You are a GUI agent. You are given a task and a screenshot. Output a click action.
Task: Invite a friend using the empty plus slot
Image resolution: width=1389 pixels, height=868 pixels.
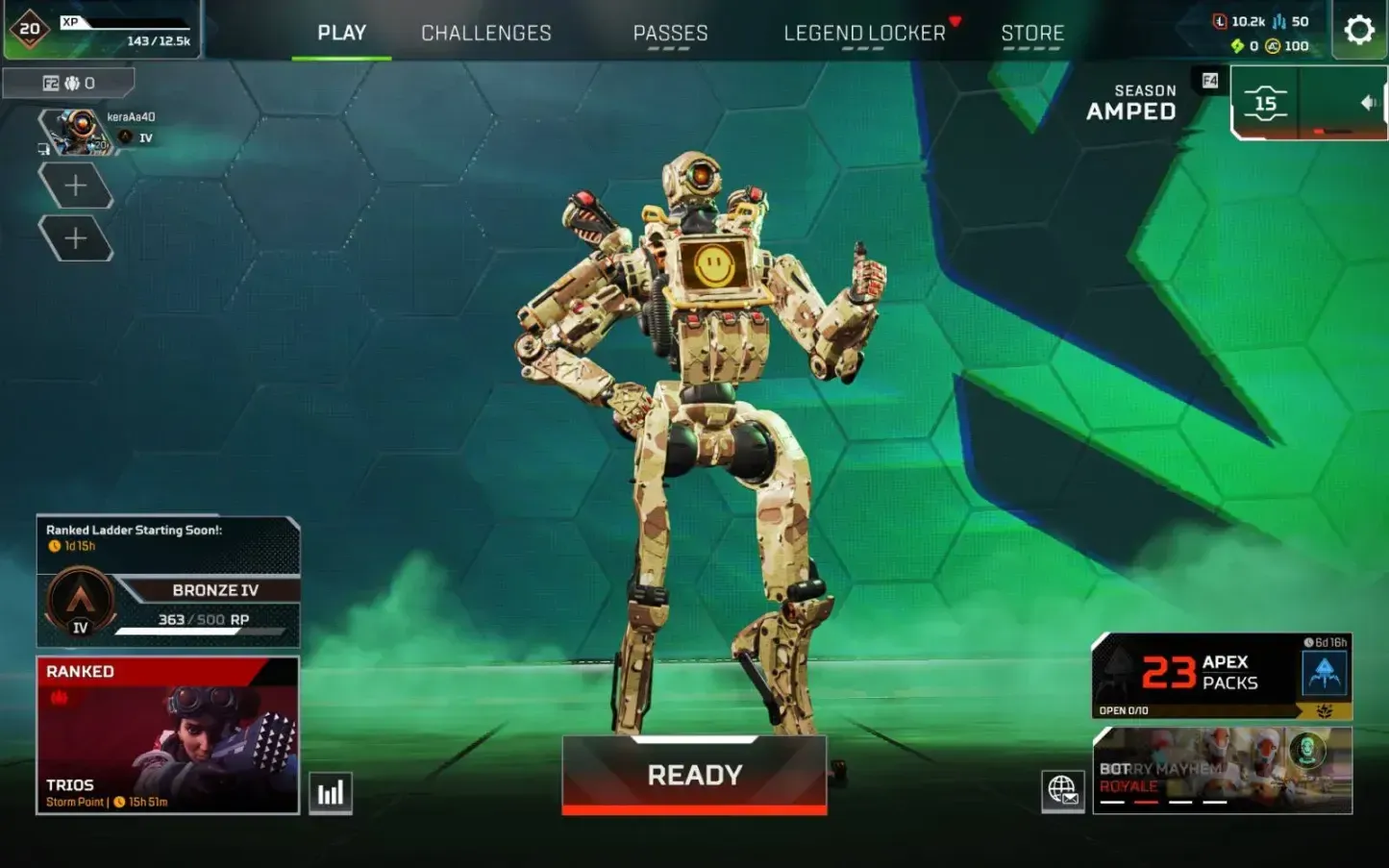pyautogui.click(x=77, y=185)
